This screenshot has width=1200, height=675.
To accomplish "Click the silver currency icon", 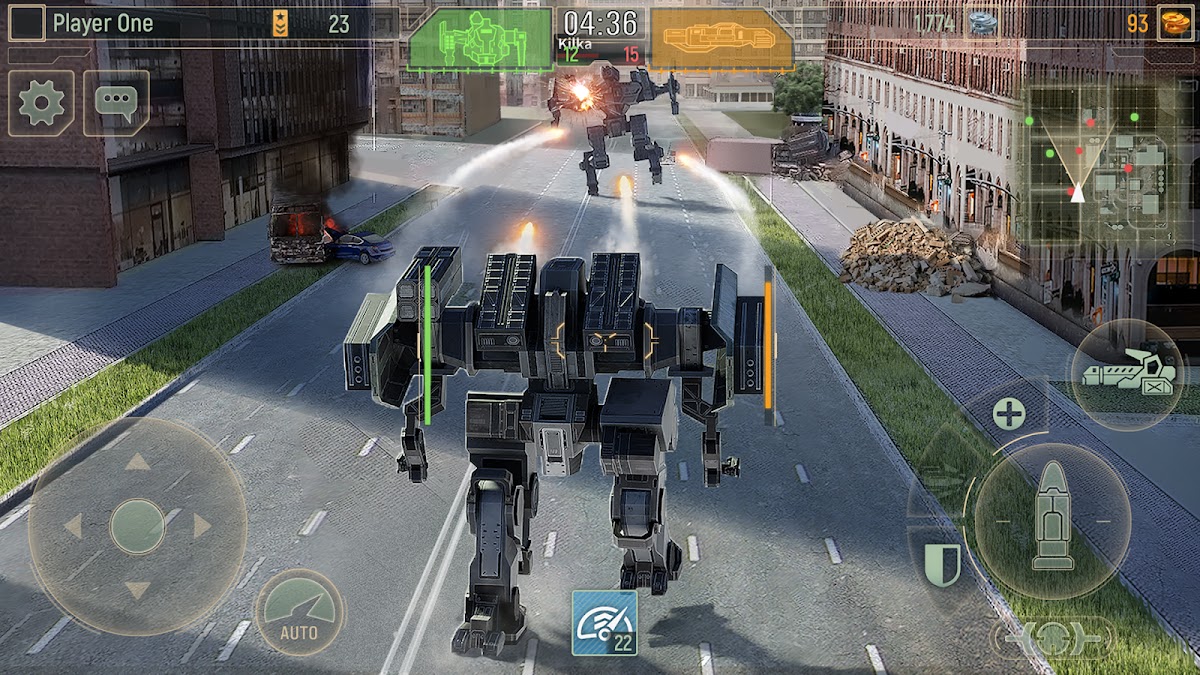I will click(981, 23).
